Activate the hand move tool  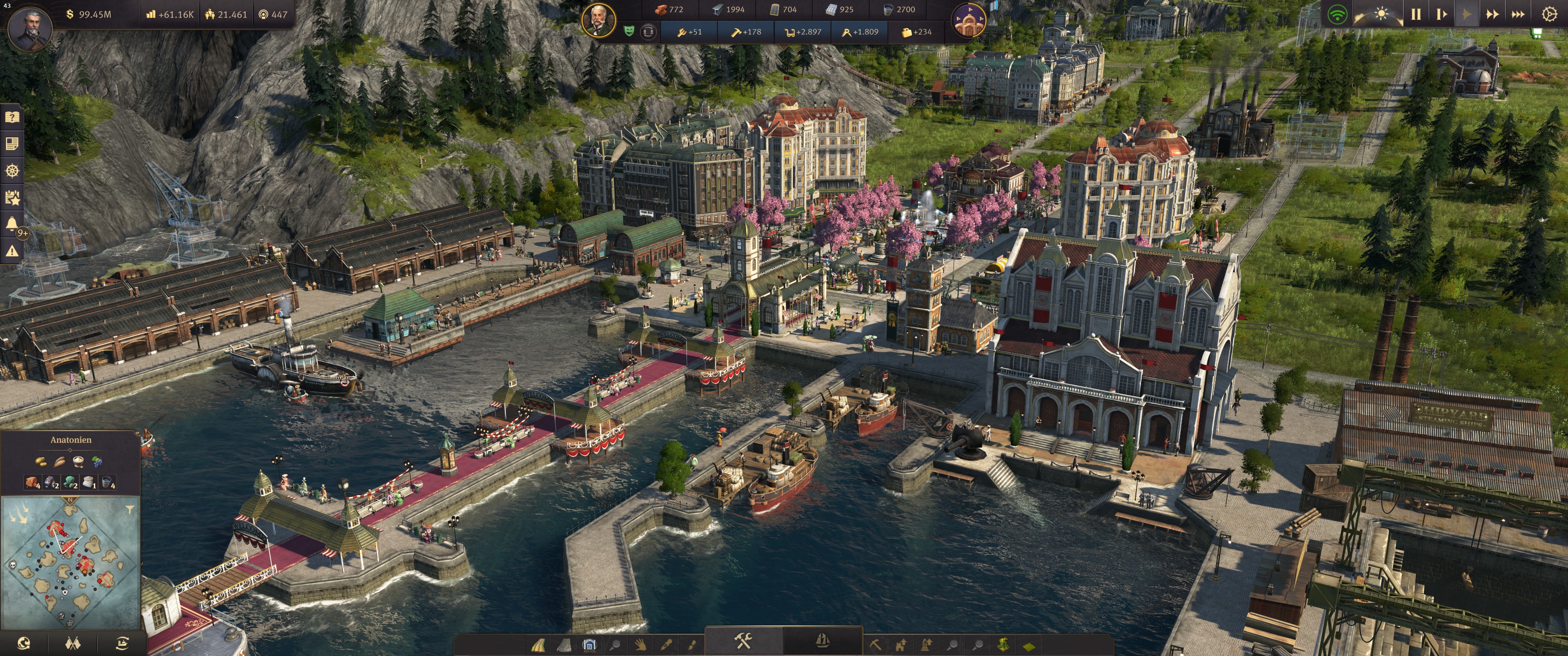coord(640,645)
